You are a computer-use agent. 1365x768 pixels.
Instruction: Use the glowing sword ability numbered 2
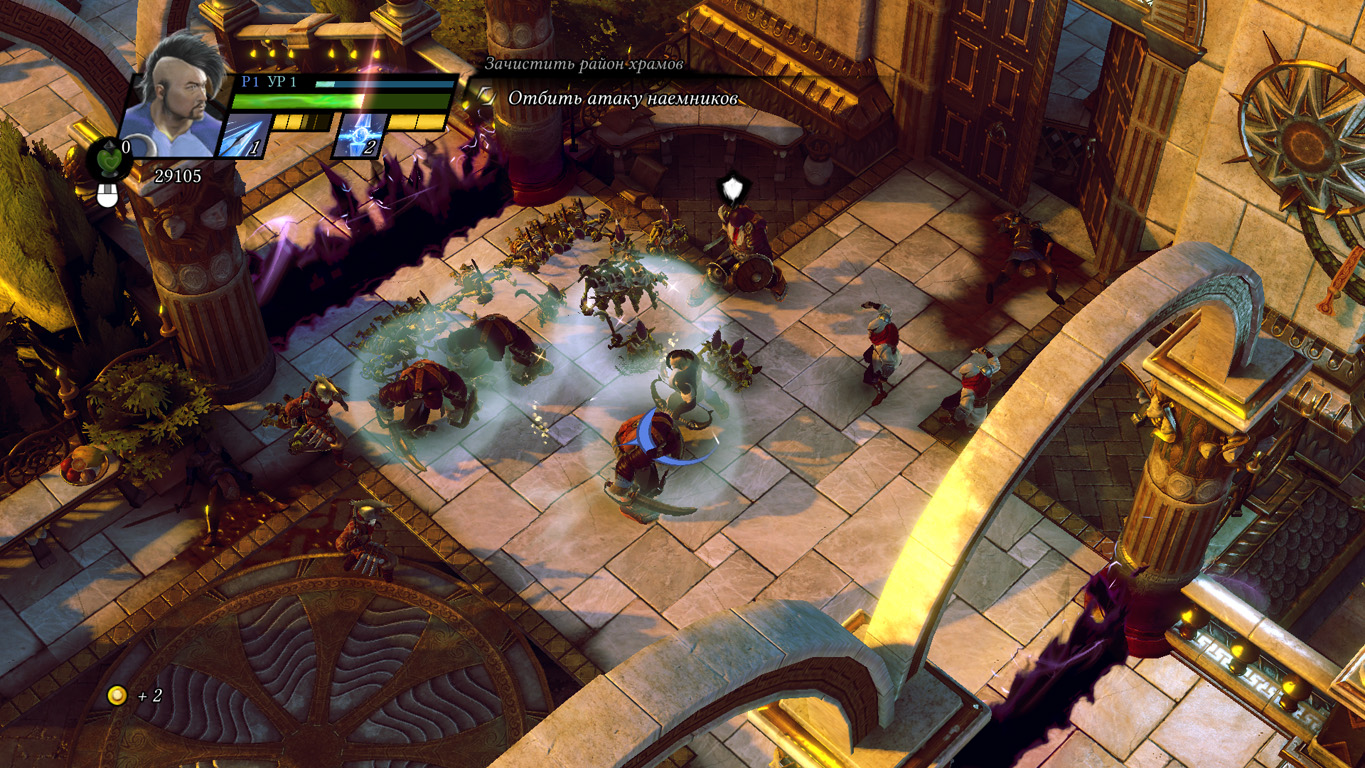359,135
